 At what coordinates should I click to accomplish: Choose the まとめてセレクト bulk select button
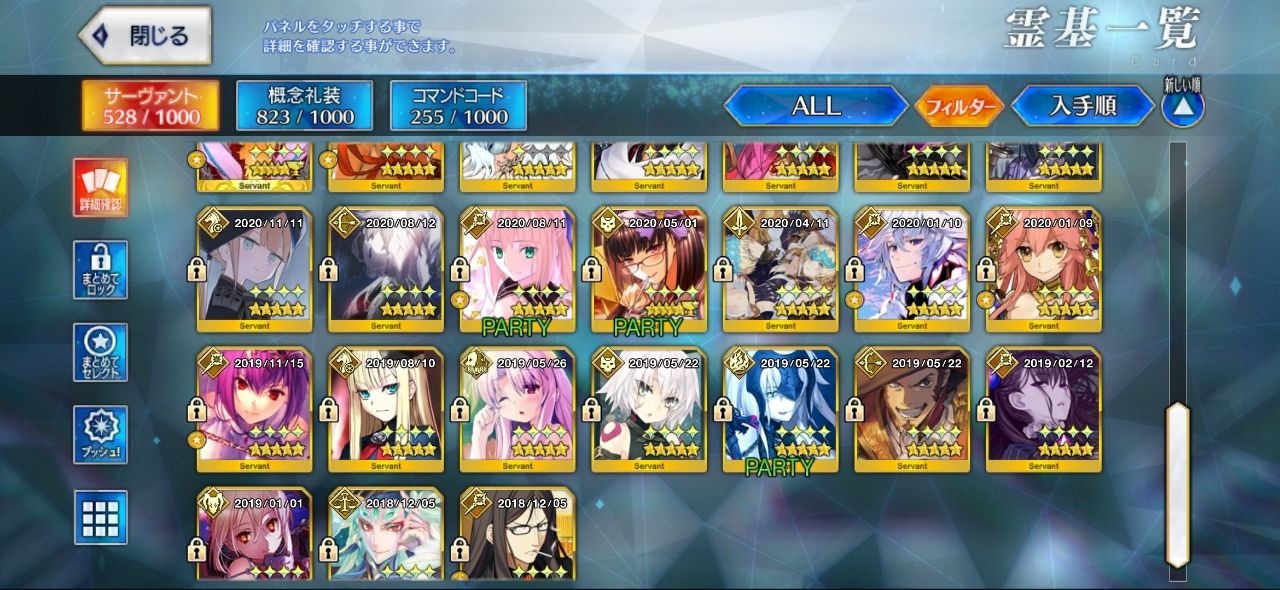tap(101, 352)
